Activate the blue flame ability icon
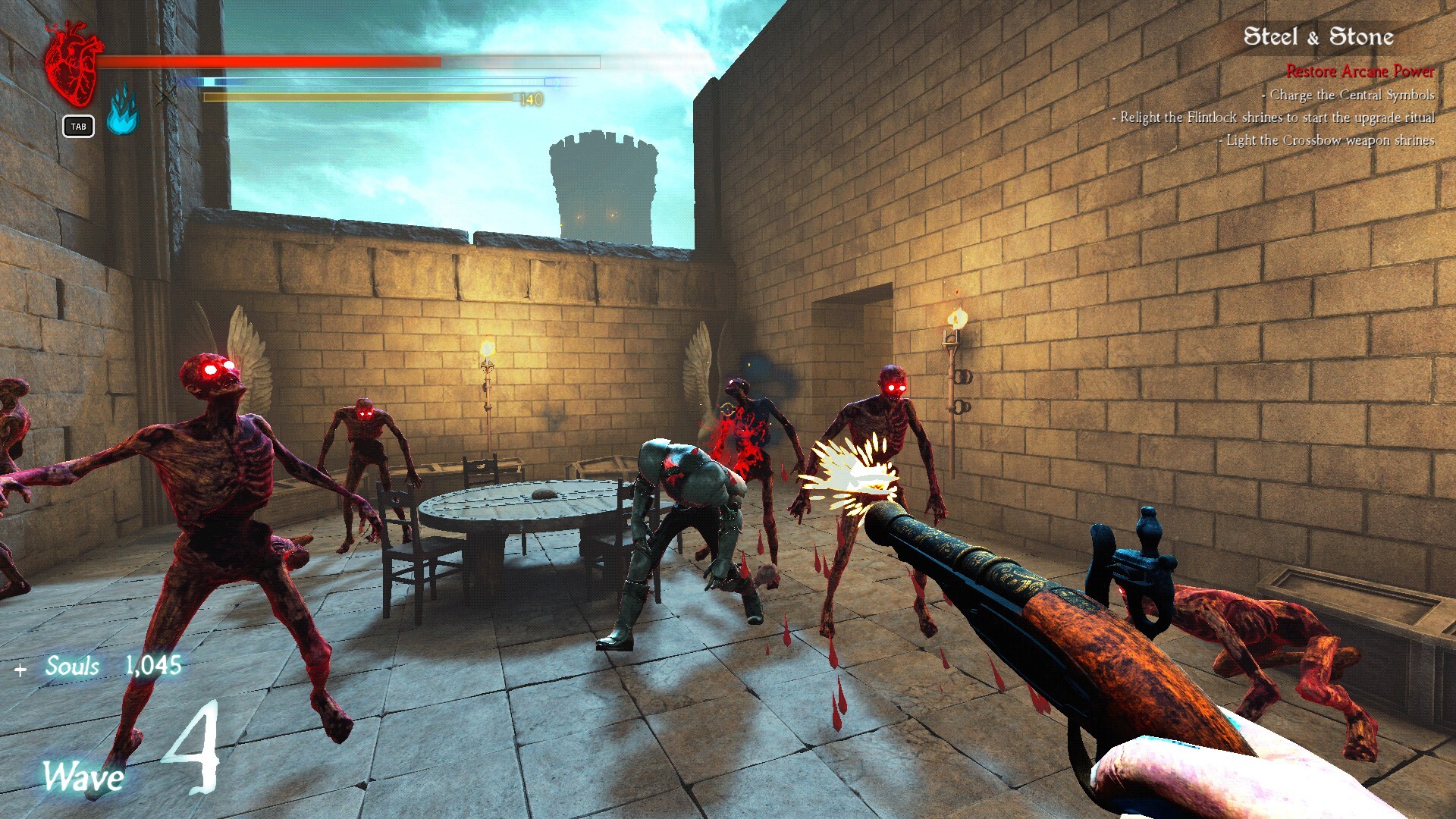Image resolution: width=1456 pixels, height=819 pixels. click(122, 110)
